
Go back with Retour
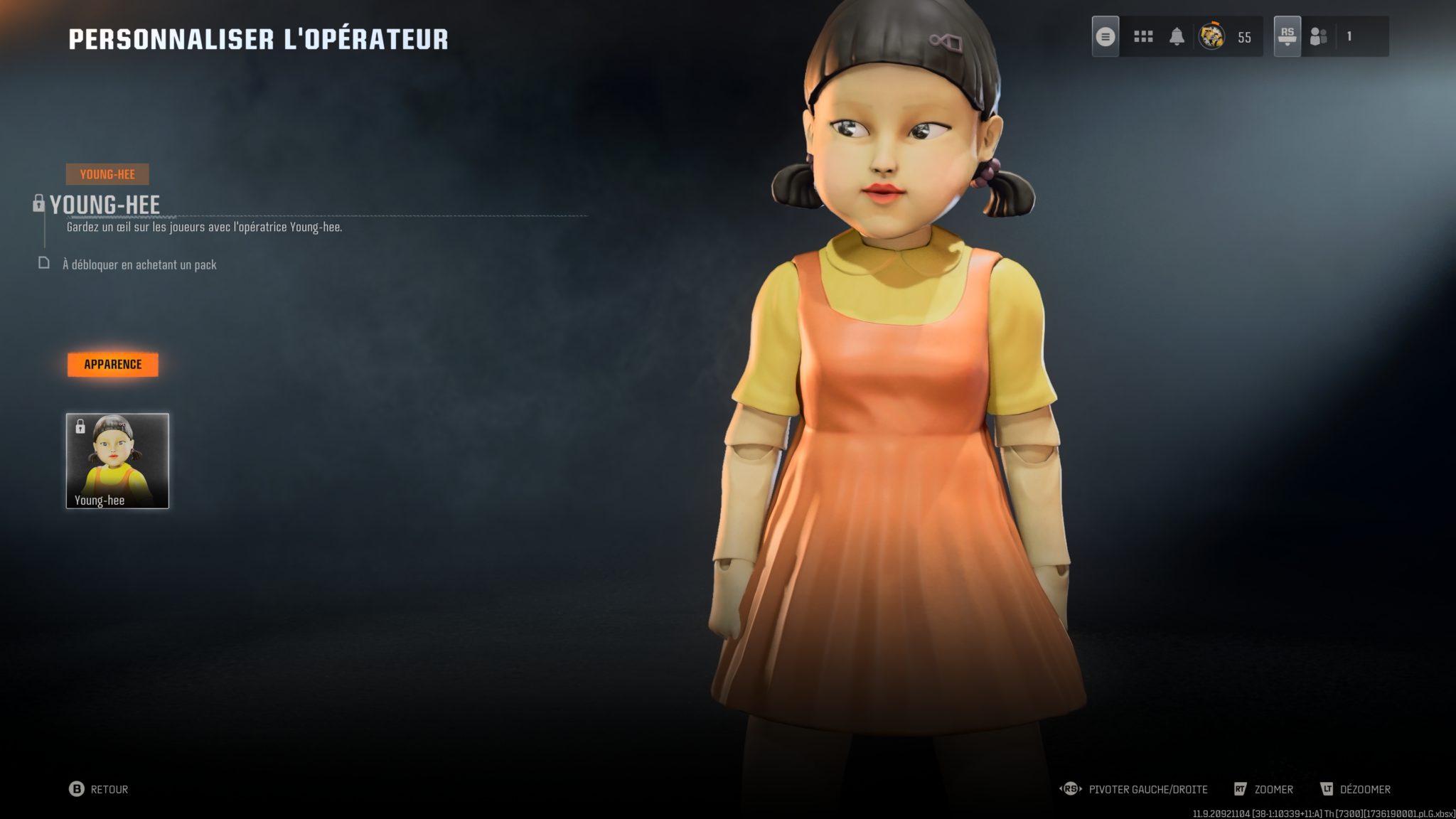(99, 789)
